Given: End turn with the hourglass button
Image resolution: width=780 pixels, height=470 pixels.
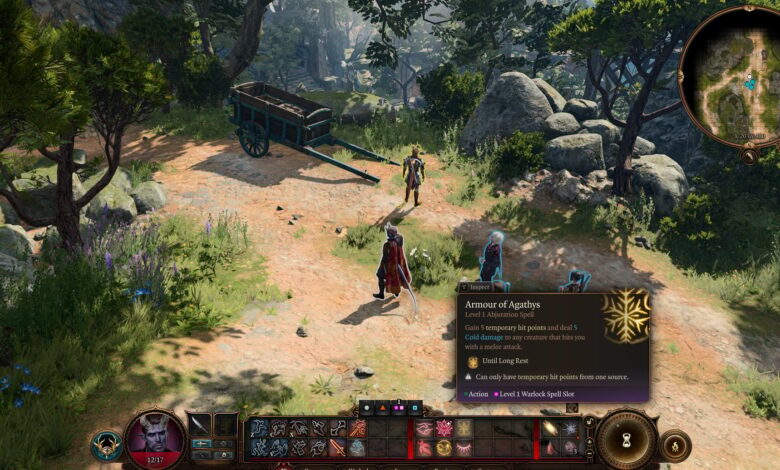Looking at the screenshot, I should (x=628, y=439).
